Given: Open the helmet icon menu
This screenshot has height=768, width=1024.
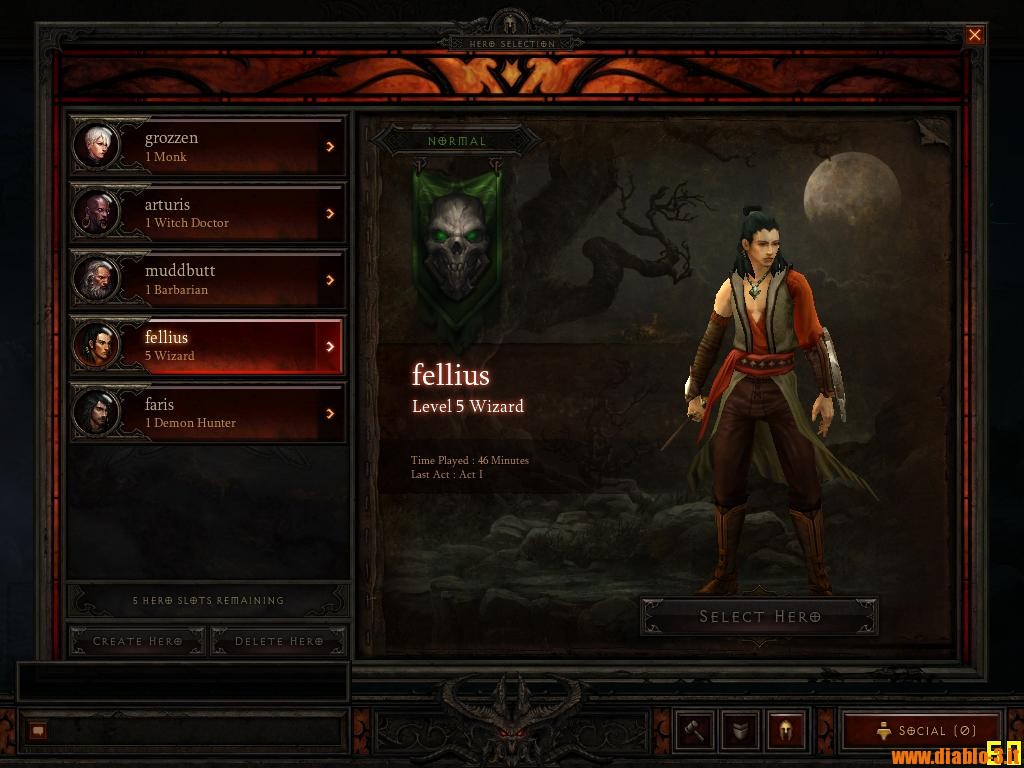Looking at the screenshot, I should pos(786,730).
